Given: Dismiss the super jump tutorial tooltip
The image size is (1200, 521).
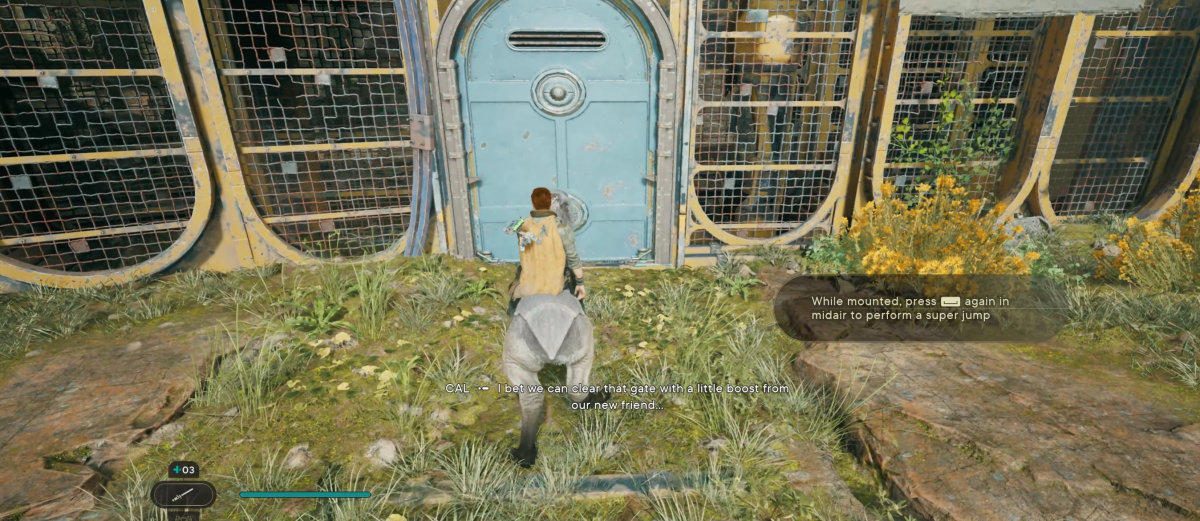Looking at the screenshot, I should (918, 308).
